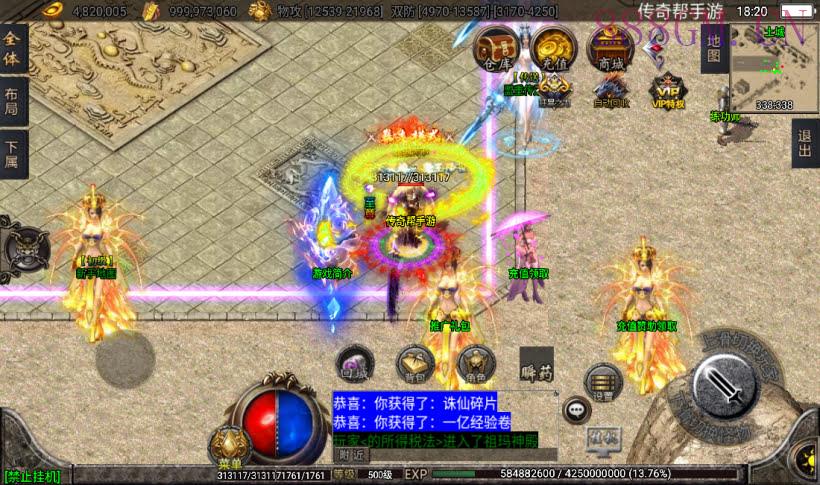Use the 回城 return-to-town stone
Image resolution: width=820 pixels, height=485 pixels.
click(354, 365)
